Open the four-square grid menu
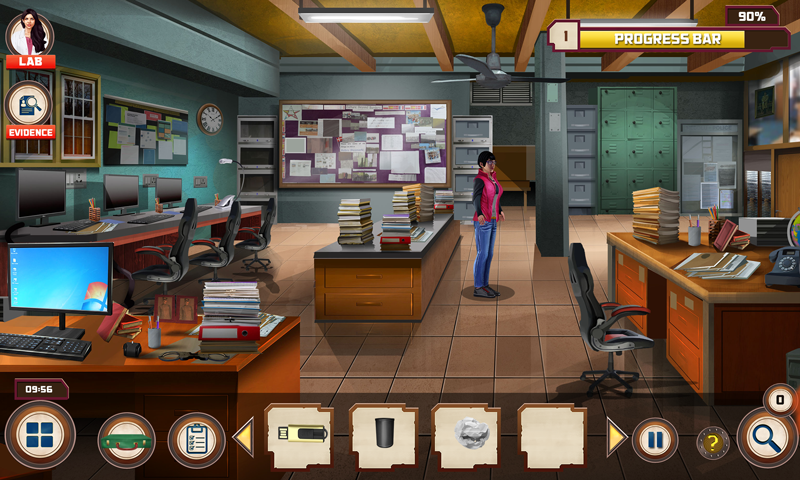Image resolution: width=800 pixels, height=480 pixels. point(40,437)
